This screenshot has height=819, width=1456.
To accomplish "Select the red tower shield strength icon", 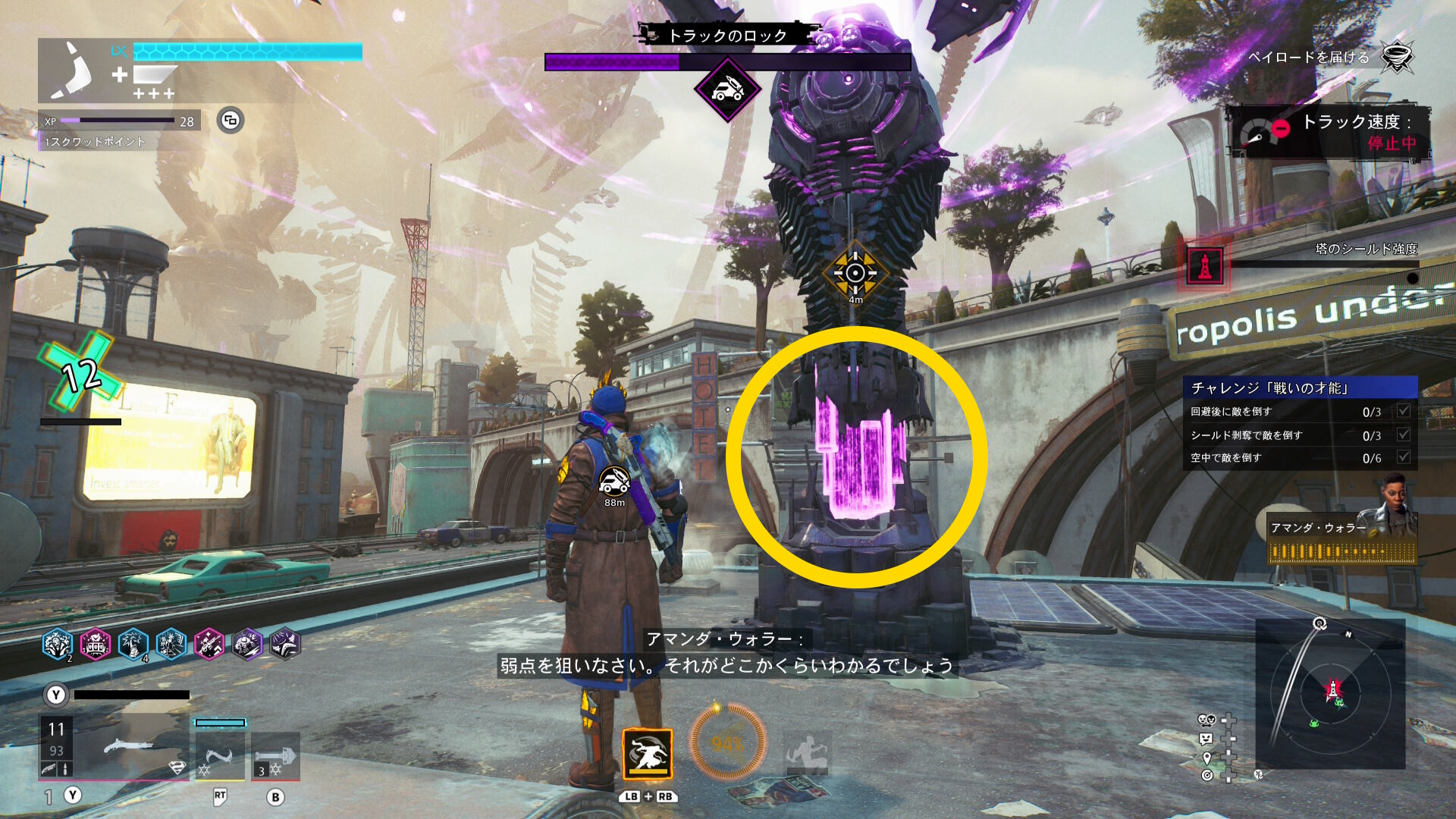I will point(1204,267).
